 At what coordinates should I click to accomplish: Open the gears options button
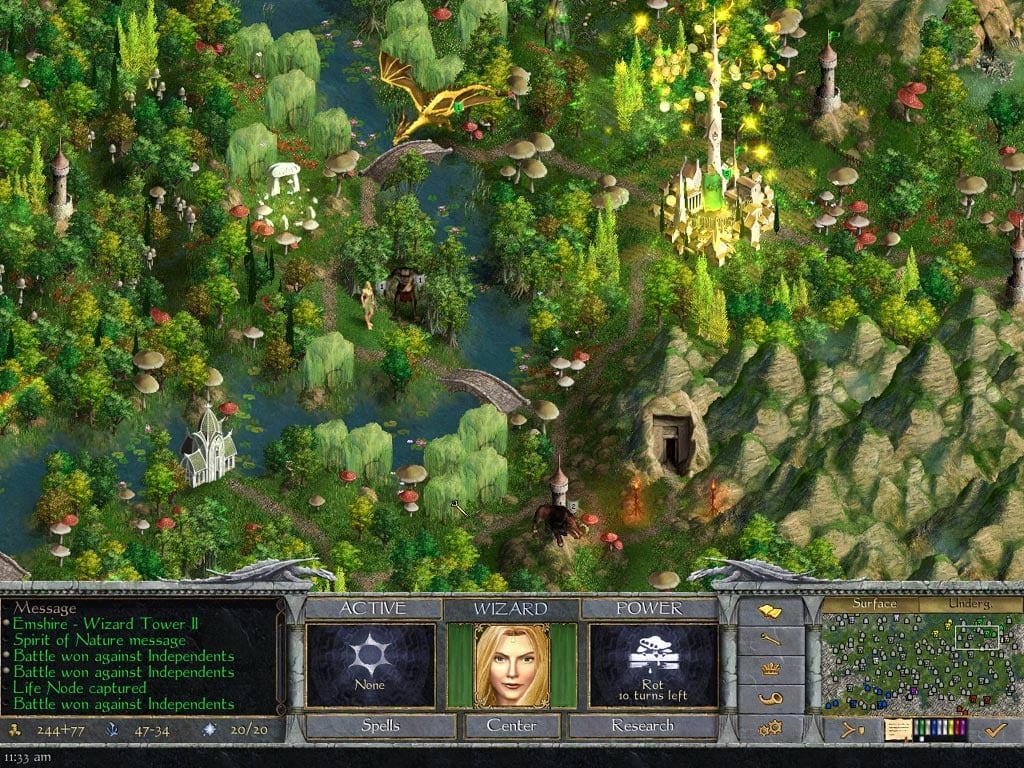click(770, 727)
